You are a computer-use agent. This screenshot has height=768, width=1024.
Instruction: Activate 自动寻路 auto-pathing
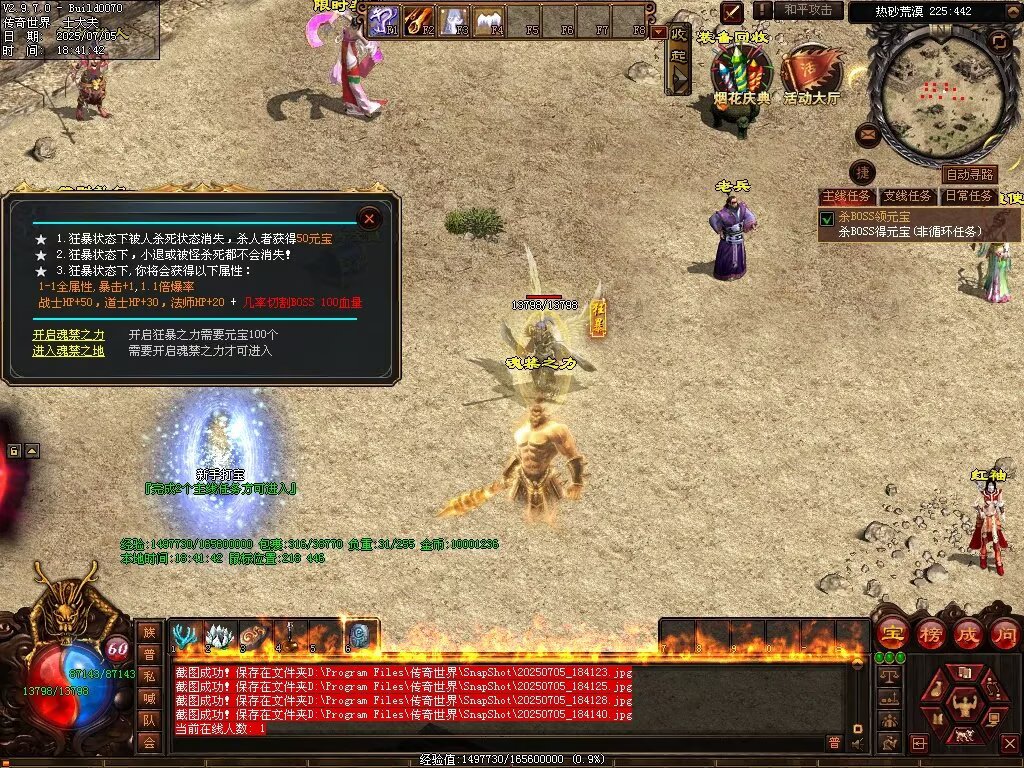click(969, 175)
